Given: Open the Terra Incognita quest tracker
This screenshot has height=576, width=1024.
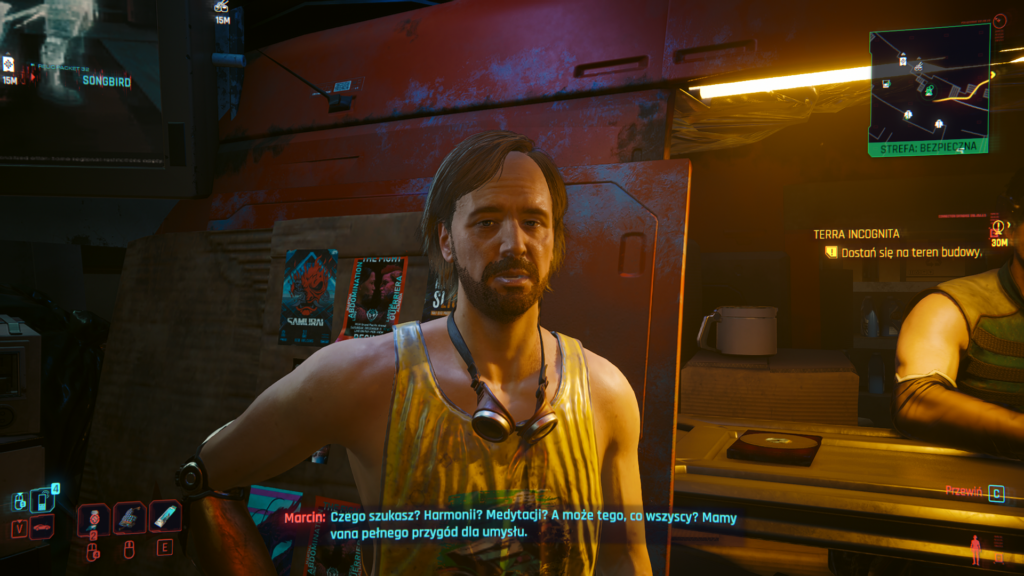Looking at the screenshot, I should pyautogui.click(x=856, y=234).
